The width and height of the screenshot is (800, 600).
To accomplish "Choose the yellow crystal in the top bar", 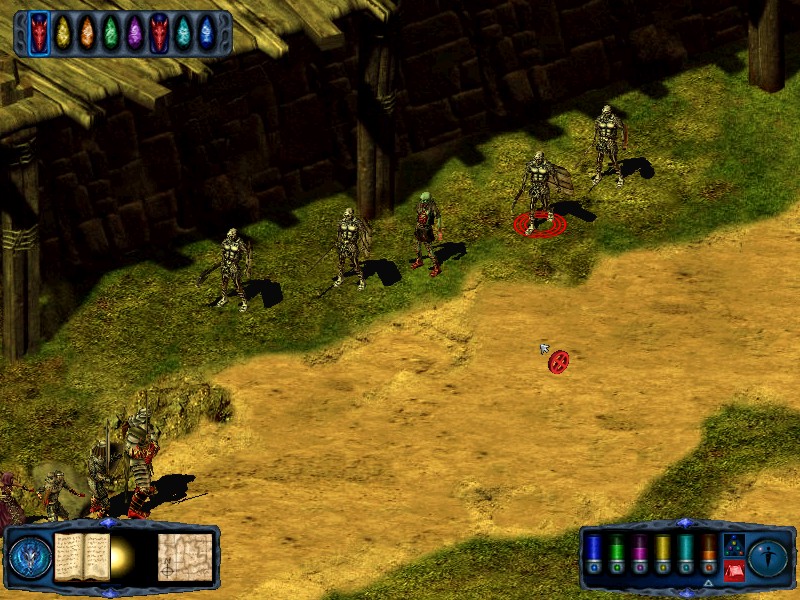I will pyautogui.click(x=63, y=33).
